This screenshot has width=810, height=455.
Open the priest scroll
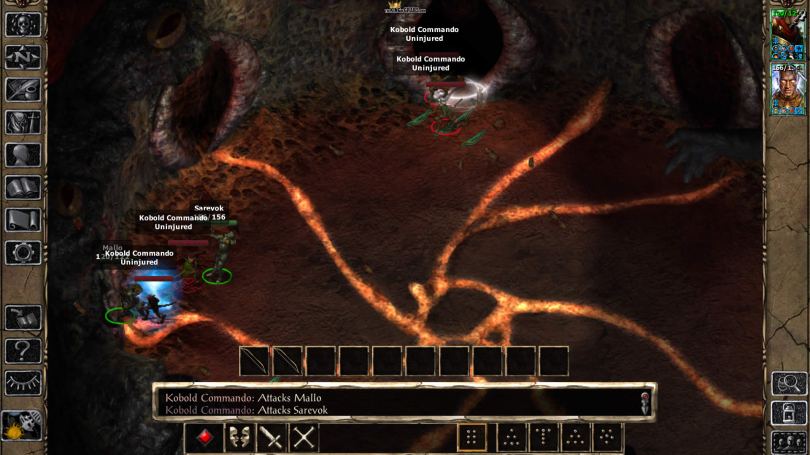pos(22,220)
